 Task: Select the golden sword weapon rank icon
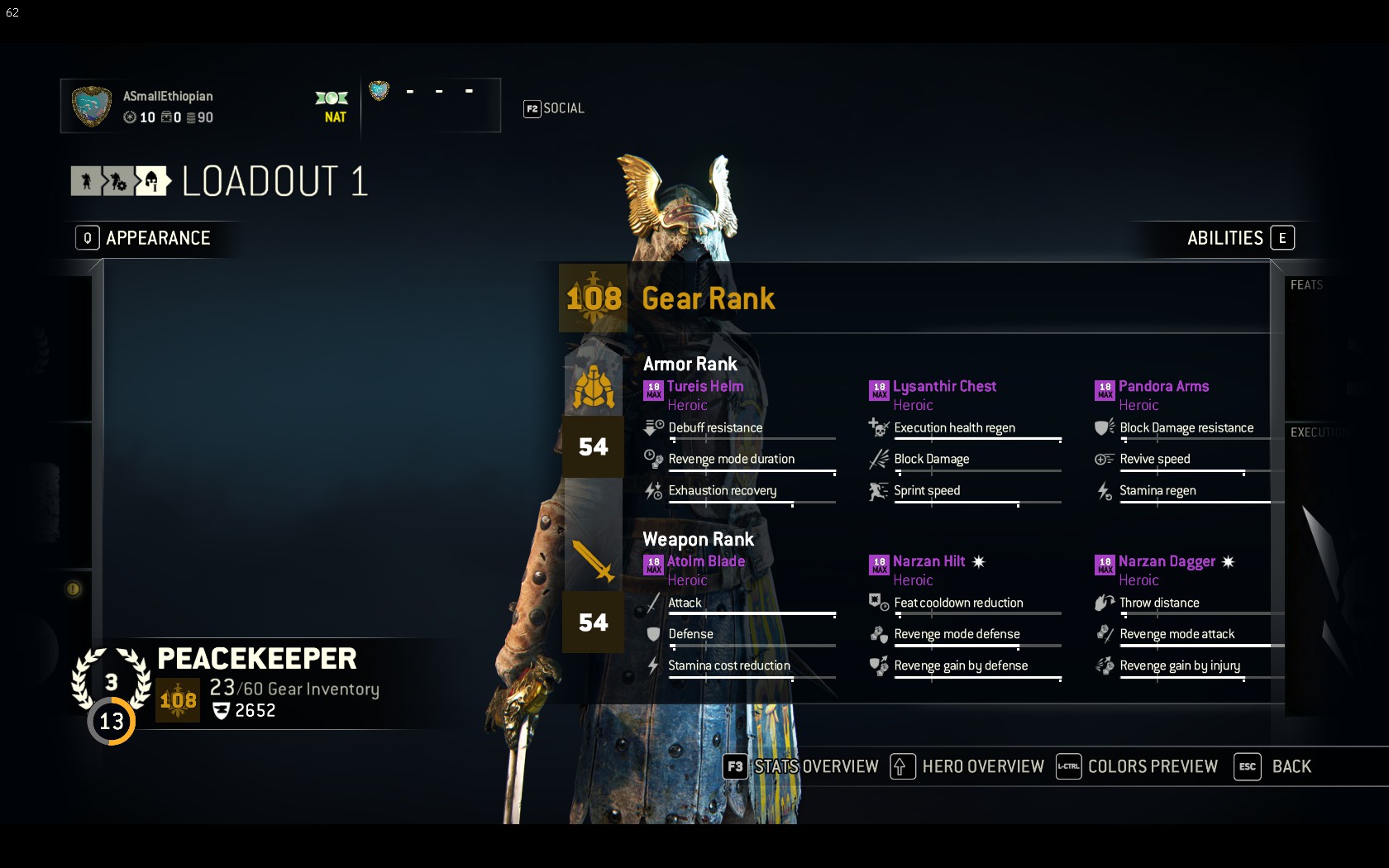pyautogui.click(x=594, y=561)
